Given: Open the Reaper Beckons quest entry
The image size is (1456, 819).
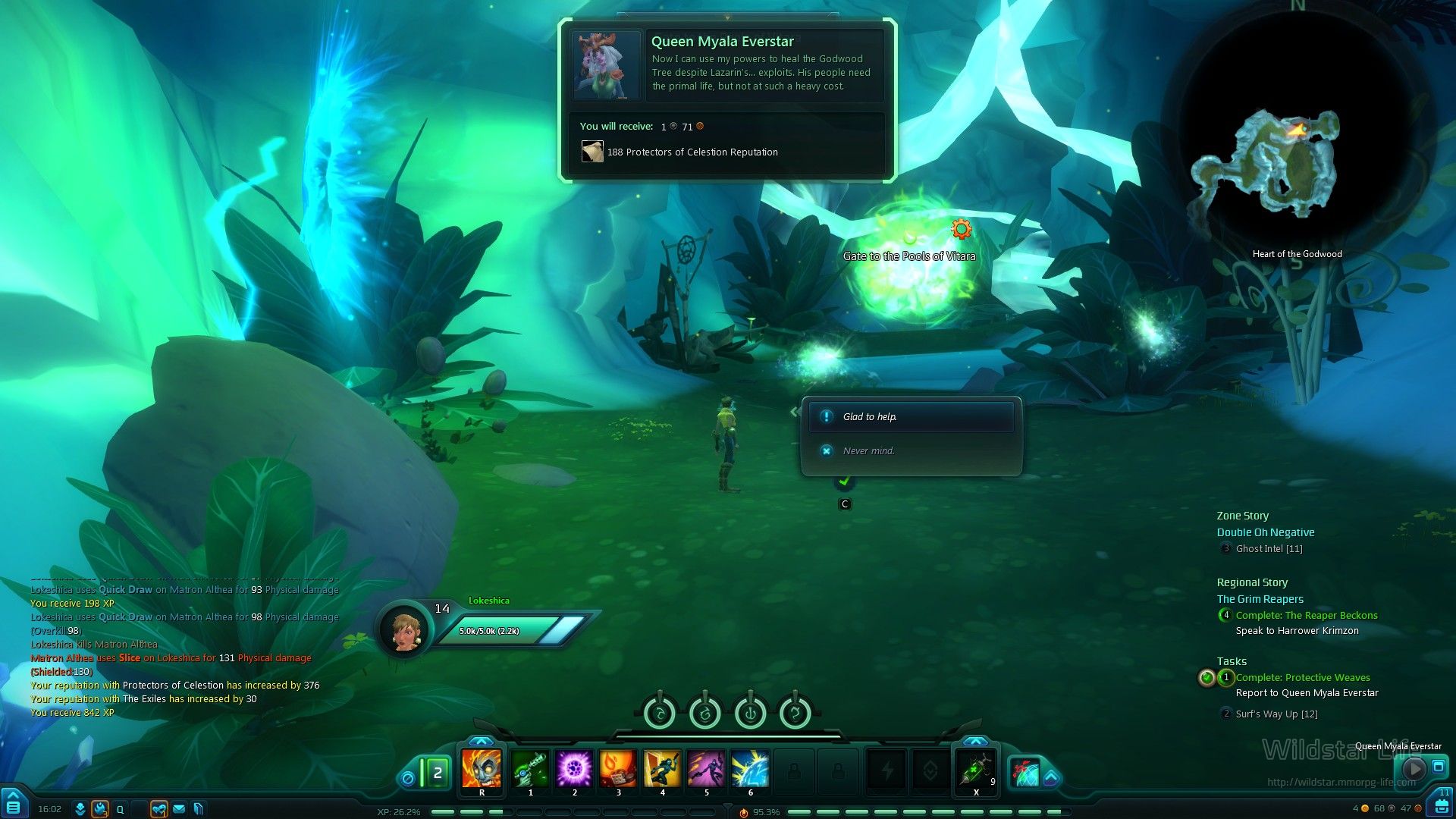Looking at the screenshot, I should pyautogui.click(x=1307, y=616).
